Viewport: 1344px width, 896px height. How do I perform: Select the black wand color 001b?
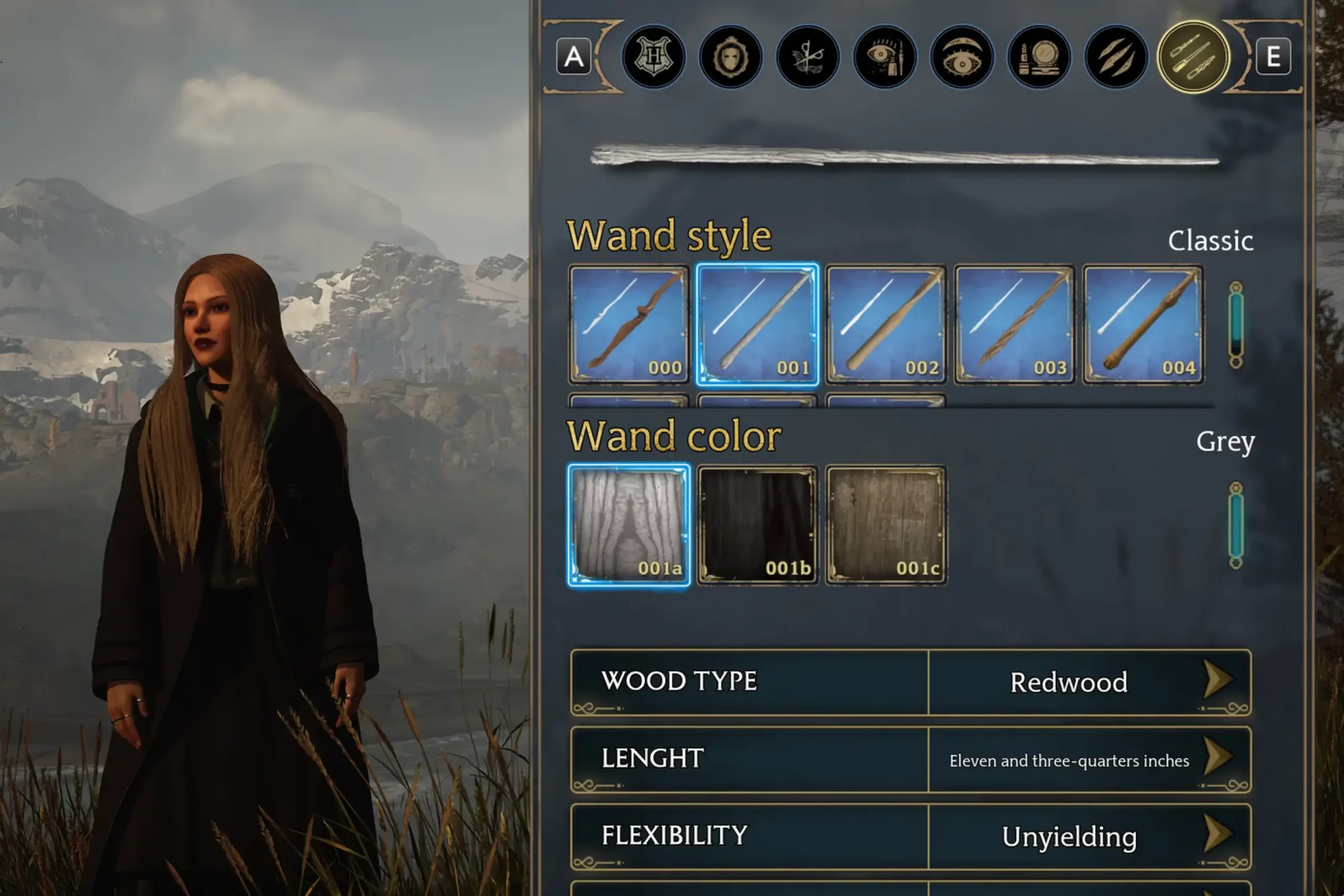(757, 524)
